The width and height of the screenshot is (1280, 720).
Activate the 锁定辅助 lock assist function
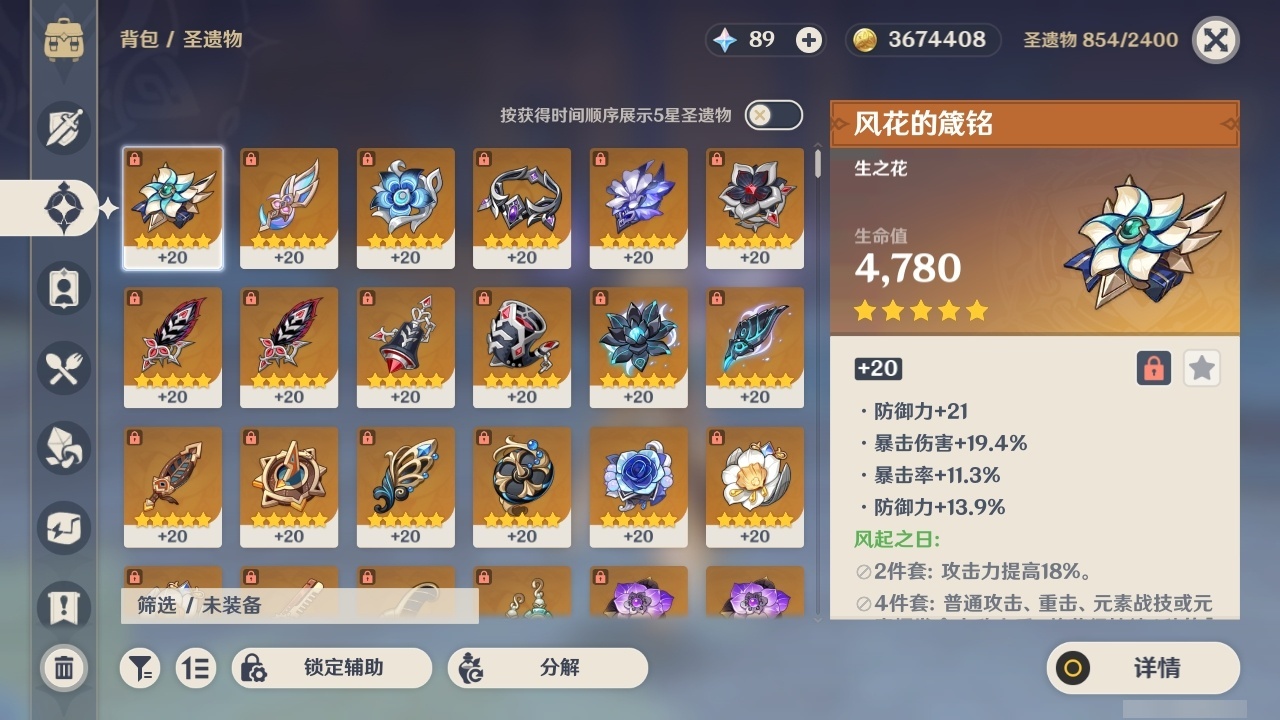pyautogui.click(x=333, y=667)
